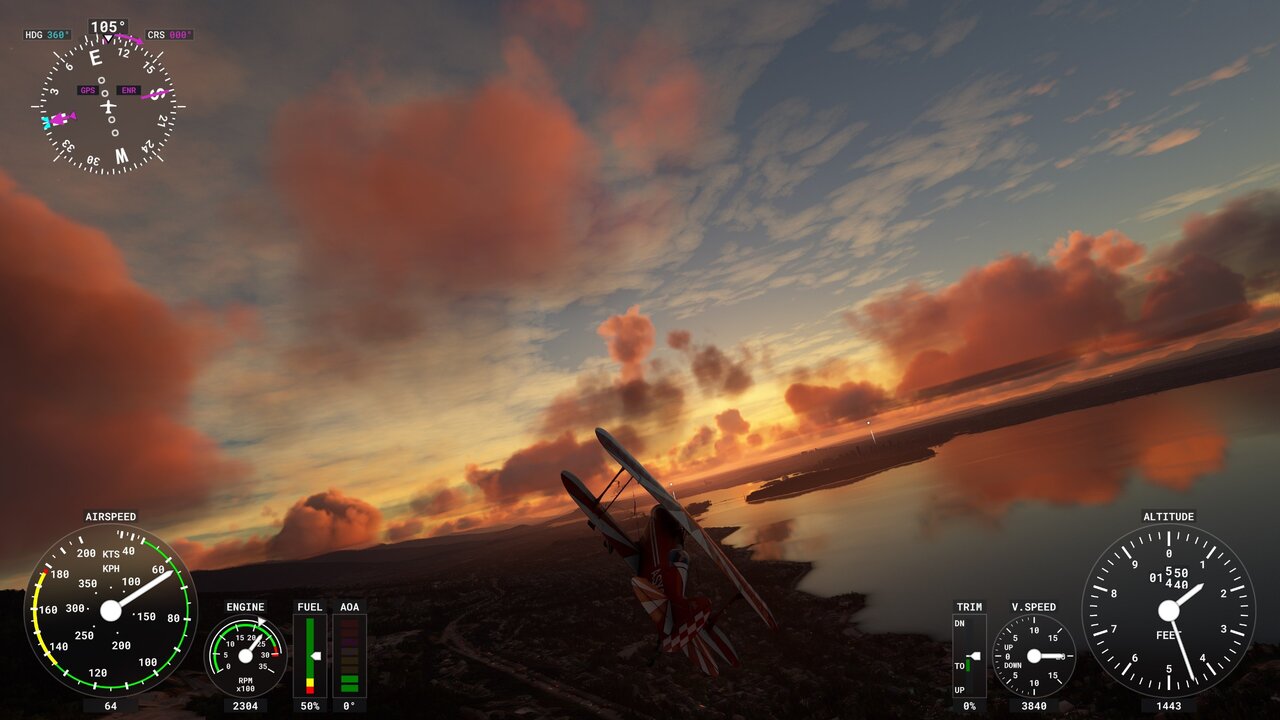Click the green fuel level bar
The image size is (1280, 720).
(310, 640)
